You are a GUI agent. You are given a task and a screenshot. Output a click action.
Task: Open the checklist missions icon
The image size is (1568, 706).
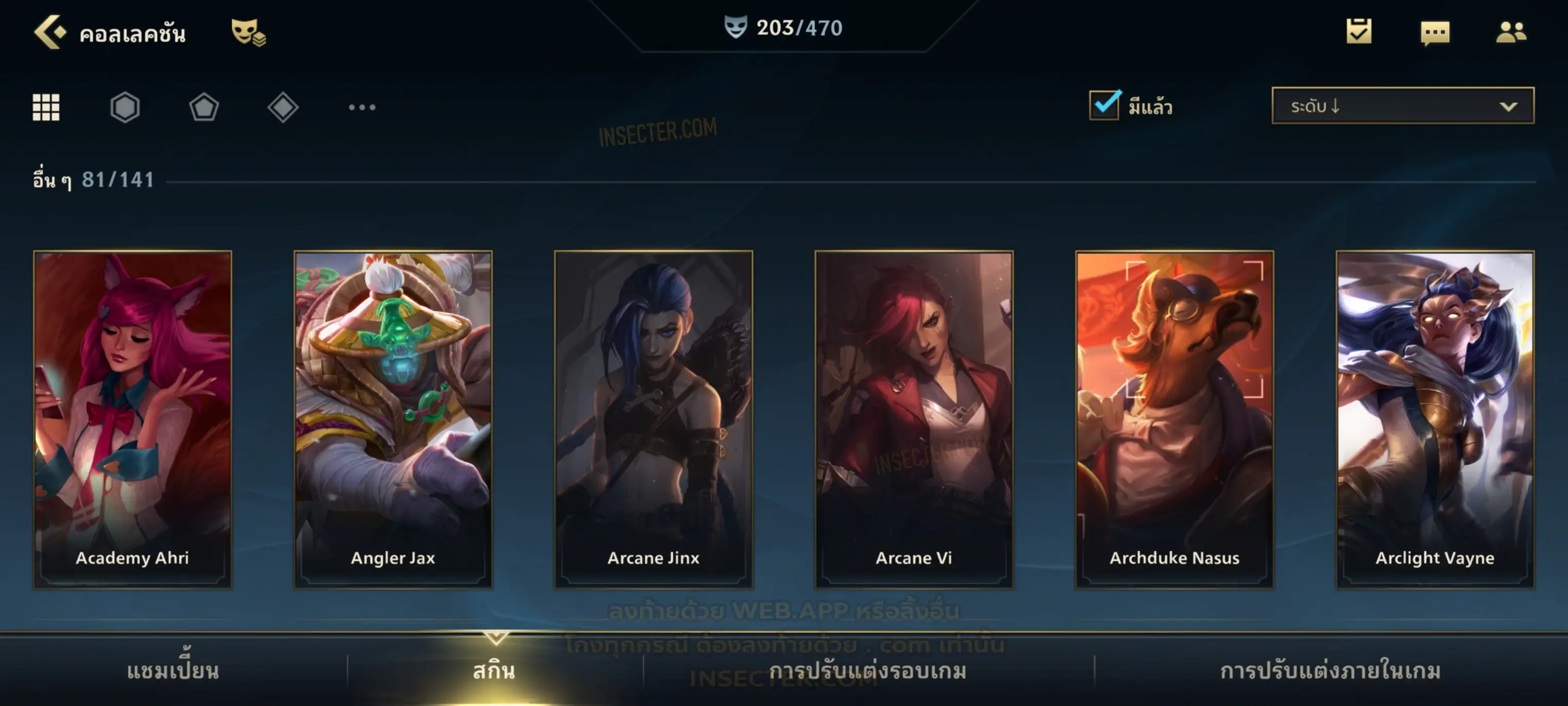point(1359,32)
